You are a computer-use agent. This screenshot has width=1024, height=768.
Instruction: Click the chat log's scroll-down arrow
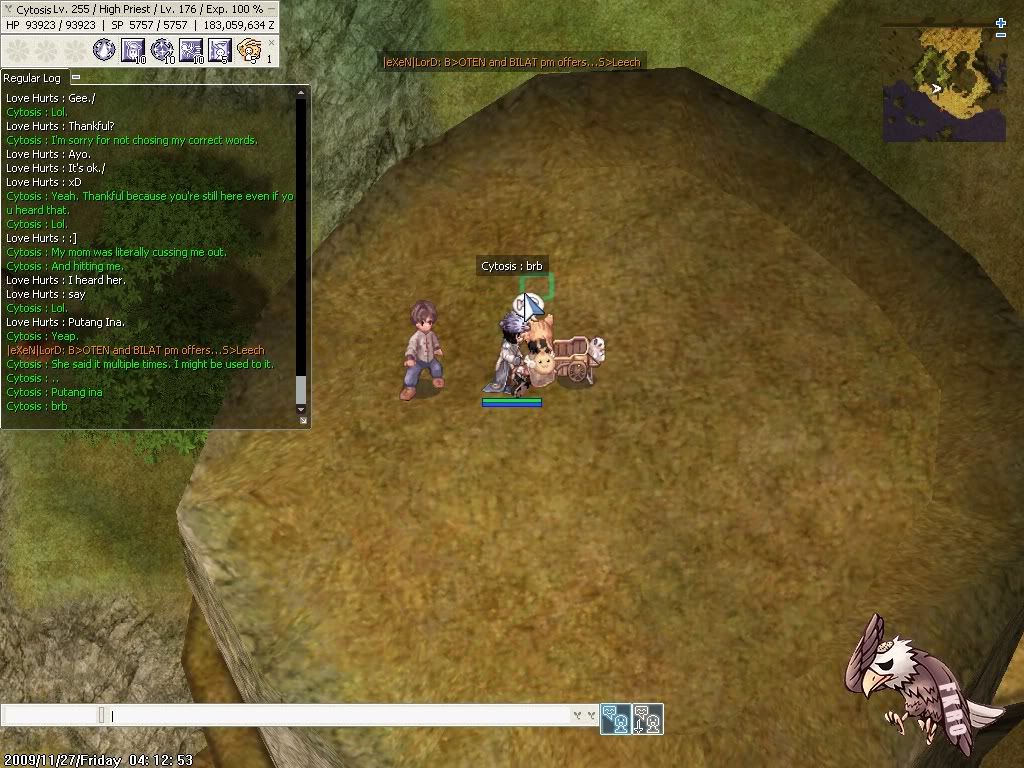(301, 409)
